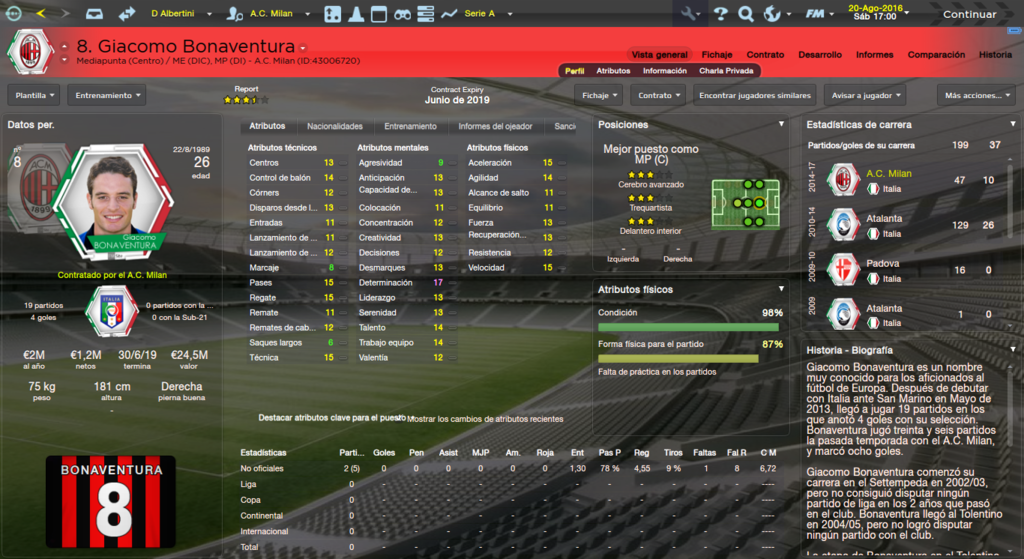Select A.C. Milan in career statistics

882,173
